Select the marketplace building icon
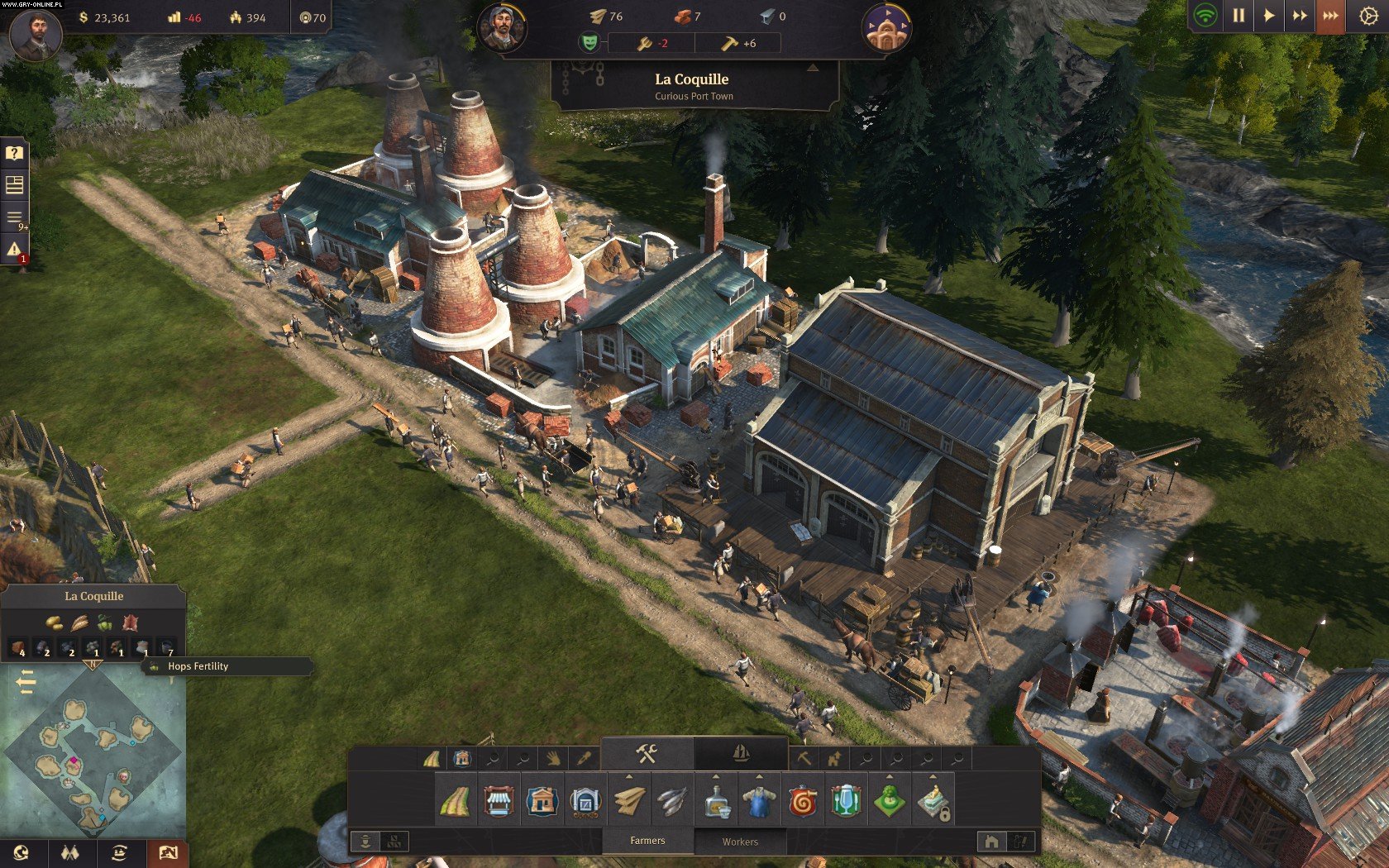Screen dimensions: 1389x868 [498, 800]
